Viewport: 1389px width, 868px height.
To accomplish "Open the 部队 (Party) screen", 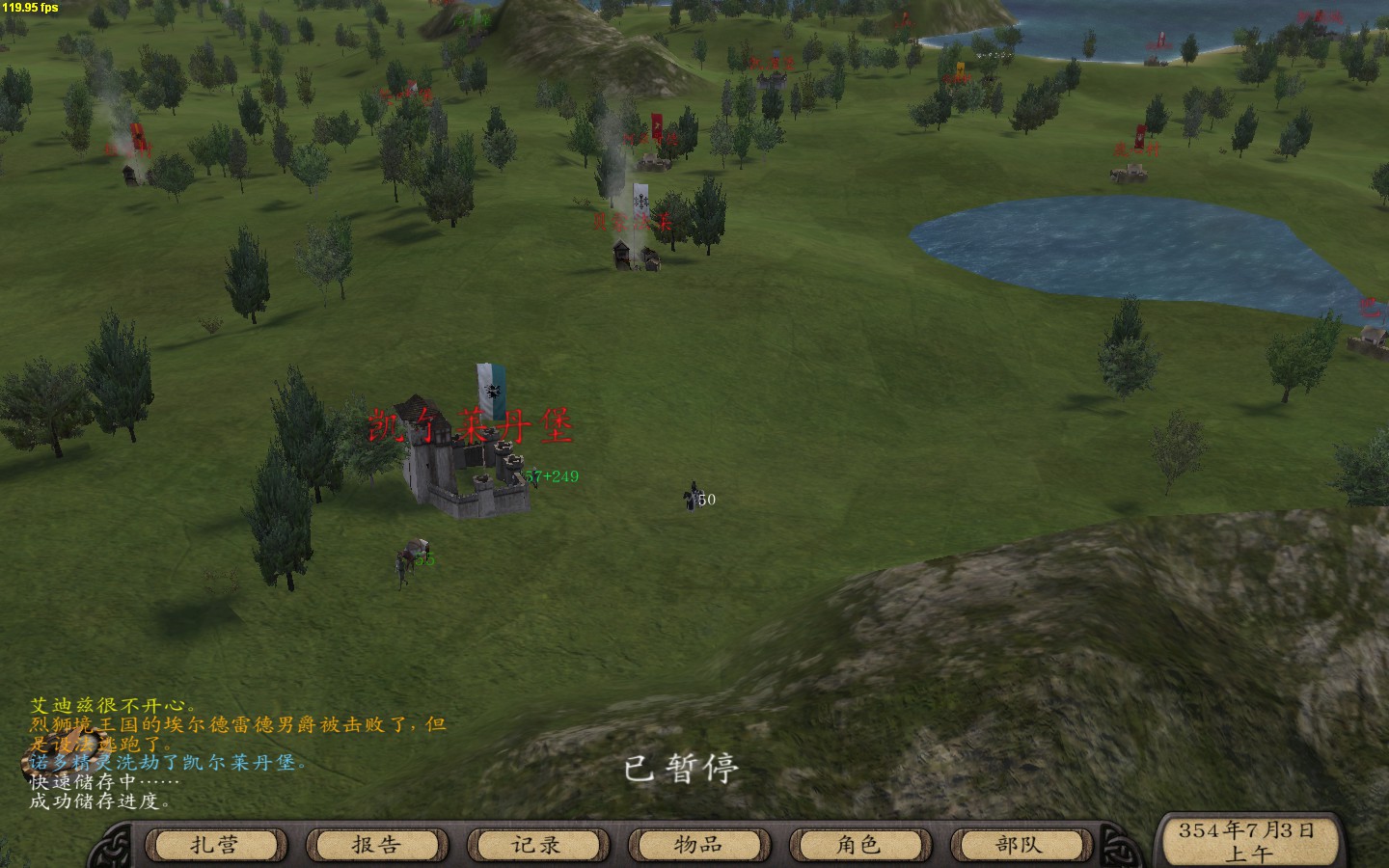I will [1020, 845].
